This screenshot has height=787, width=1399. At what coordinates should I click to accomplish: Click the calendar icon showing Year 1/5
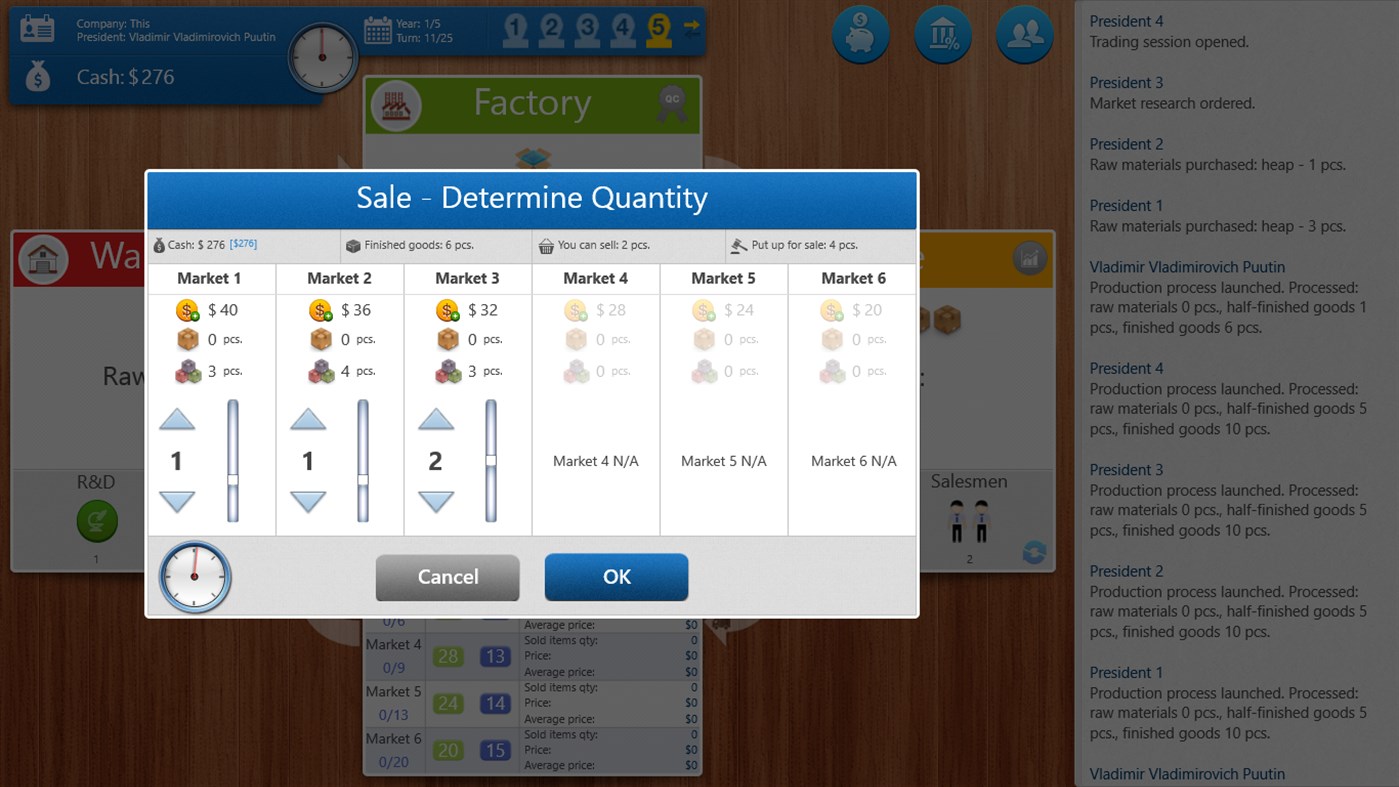(x=378, y=30)
